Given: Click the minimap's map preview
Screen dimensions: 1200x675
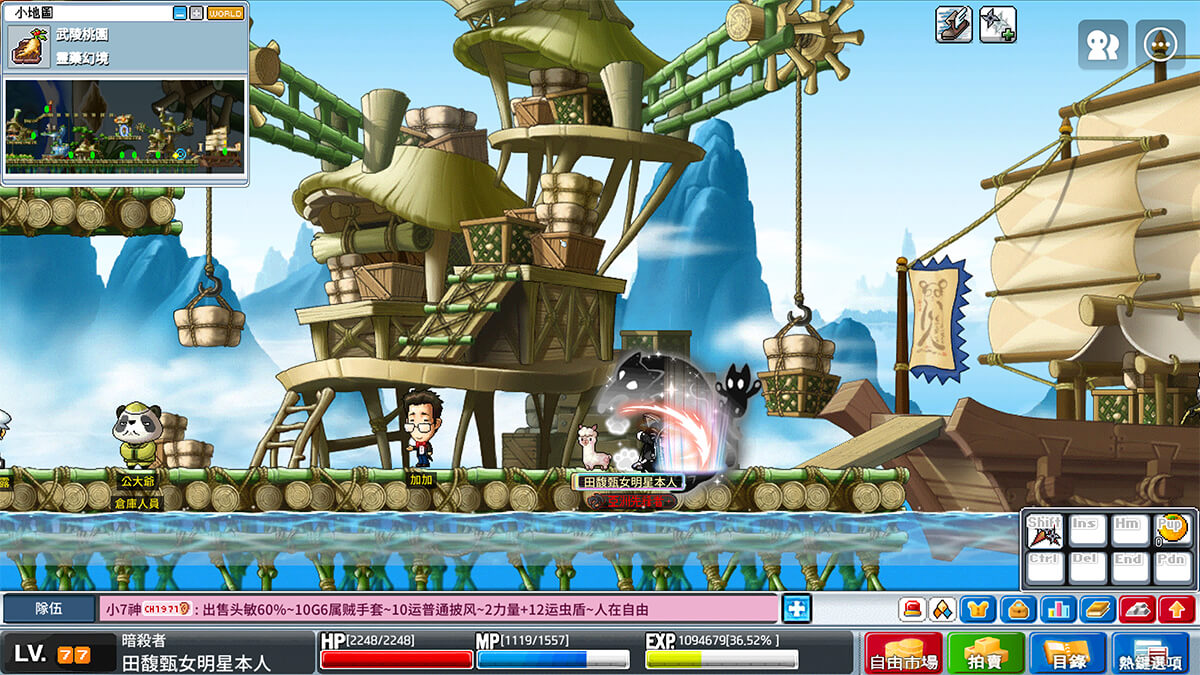Looking at the screenshot, I should tap(124, 125).
